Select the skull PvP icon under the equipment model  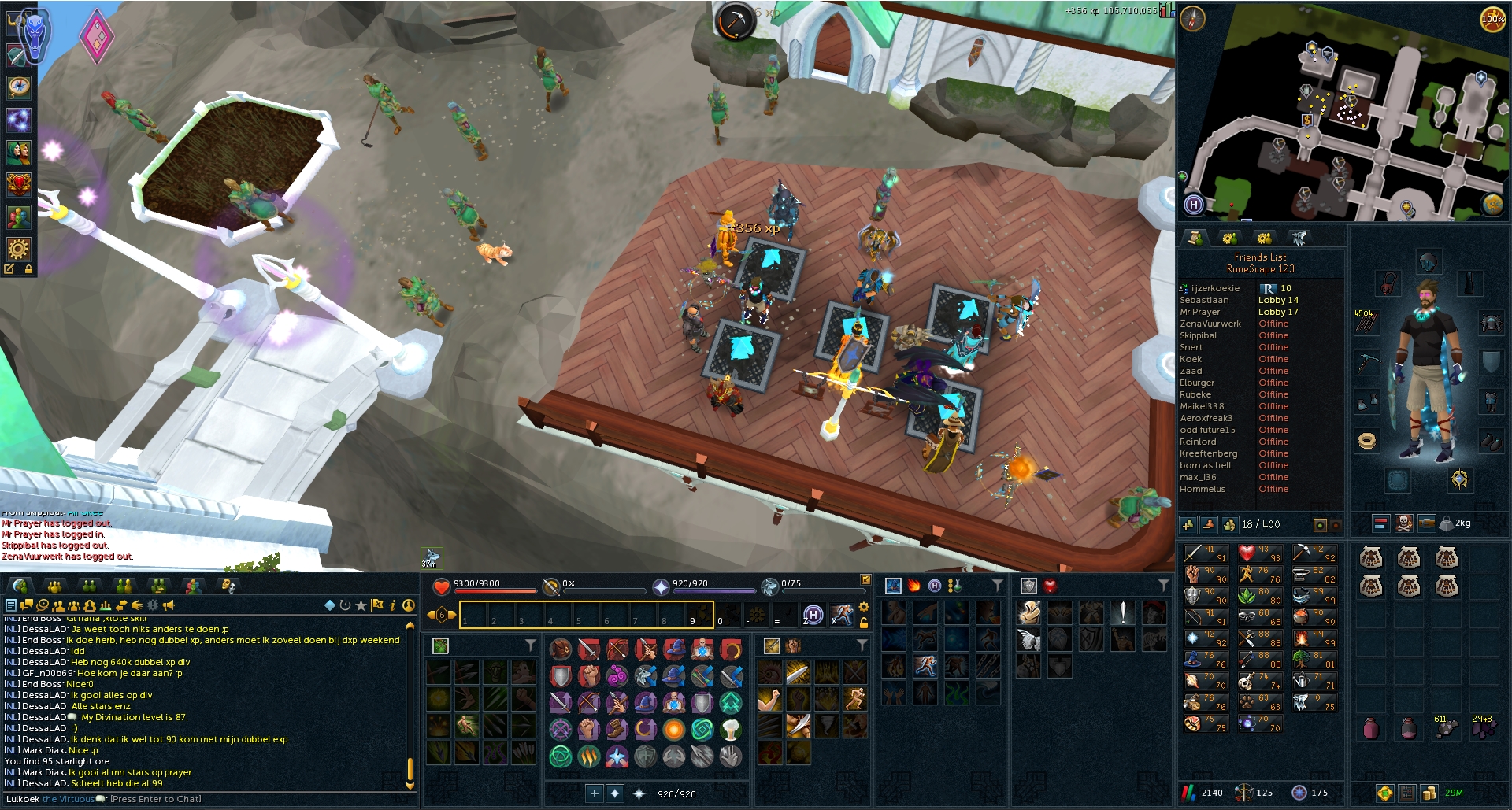(1403, 523)
